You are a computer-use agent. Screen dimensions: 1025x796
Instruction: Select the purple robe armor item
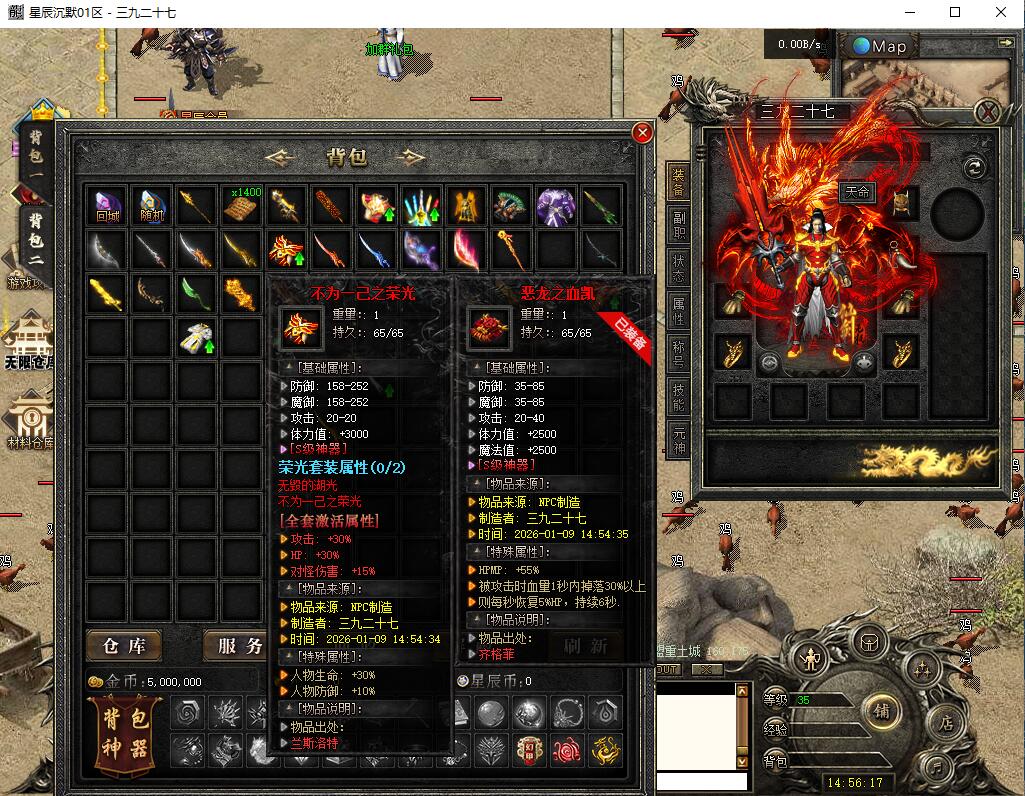pos(556,206)
